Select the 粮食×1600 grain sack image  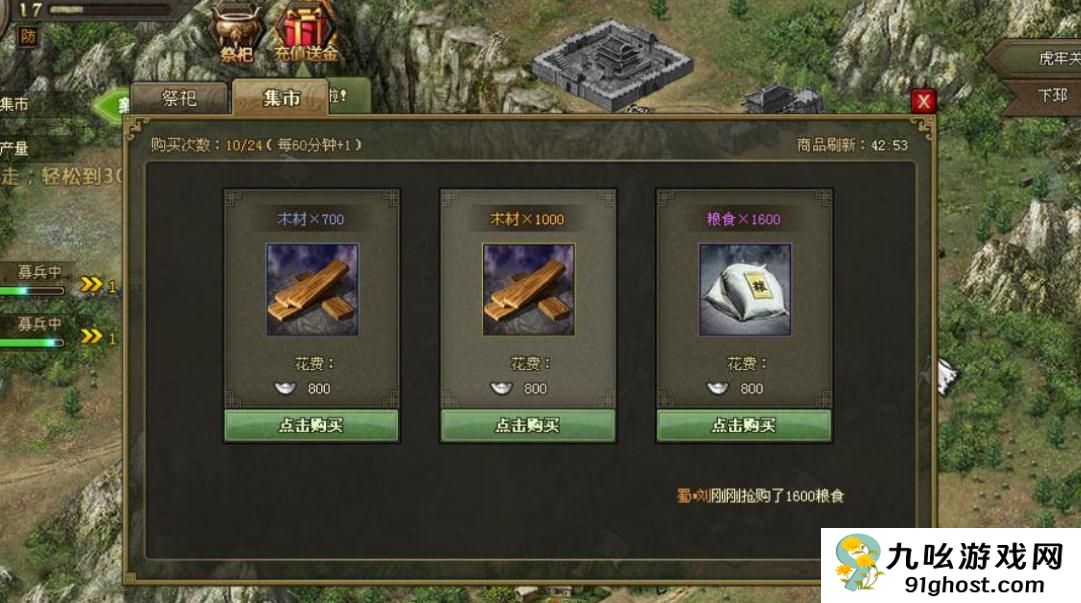click(x=744, y=289)
